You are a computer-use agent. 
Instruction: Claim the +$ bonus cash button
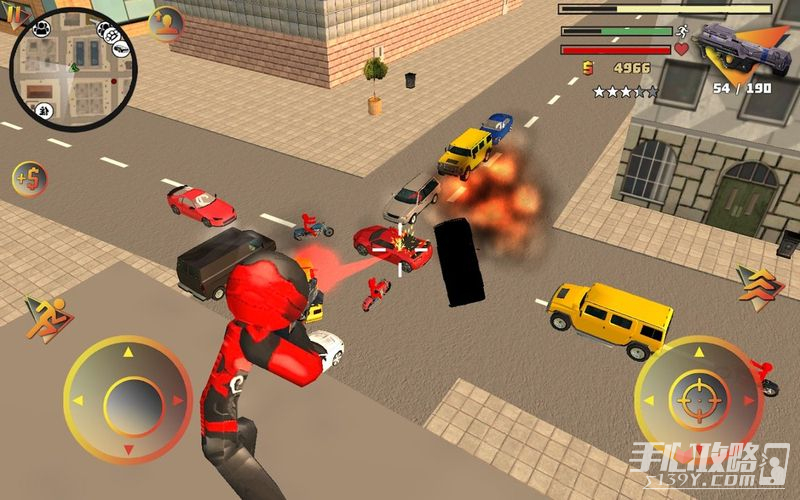[x=30, y=180]
